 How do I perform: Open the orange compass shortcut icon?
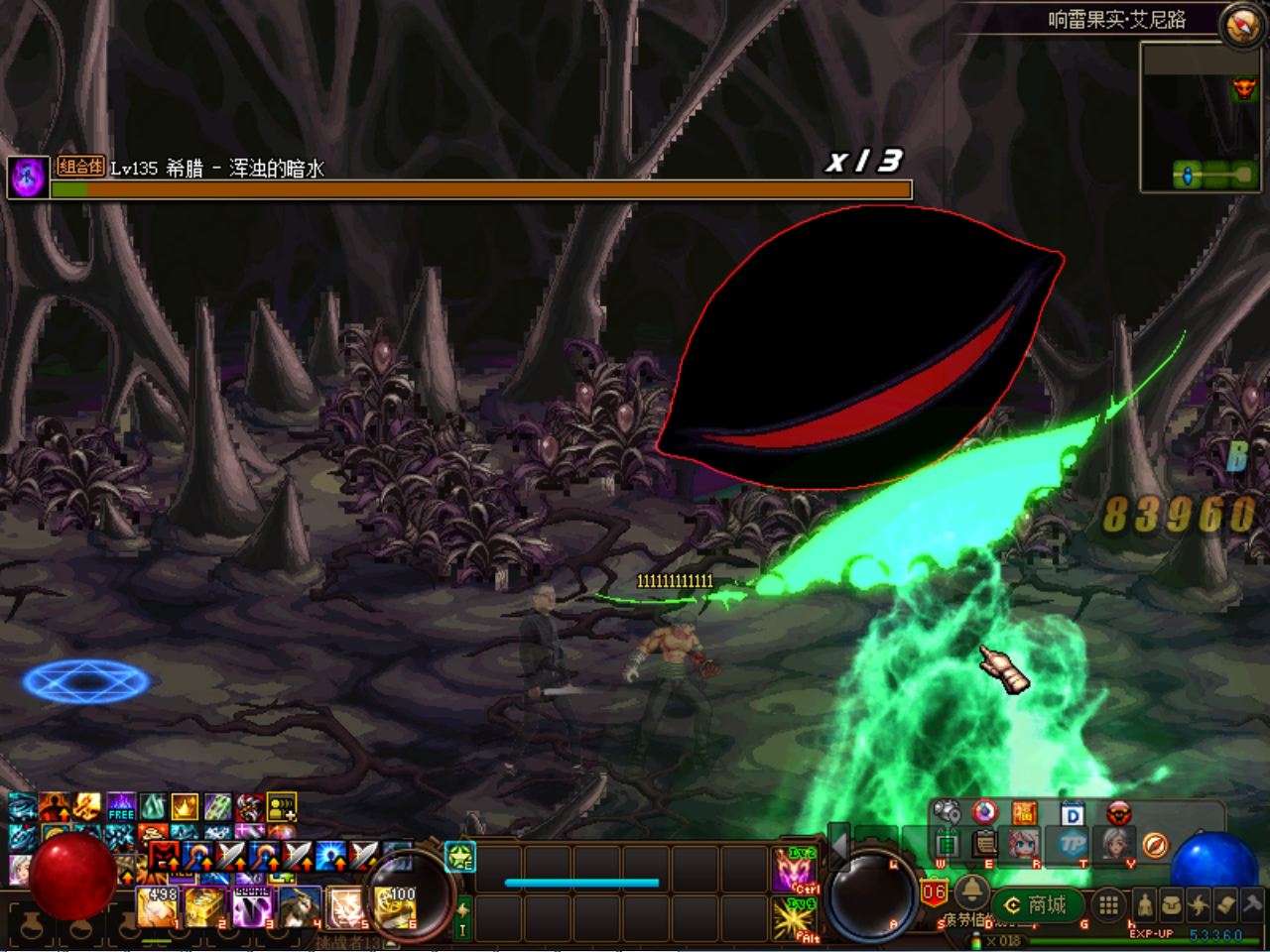click(1155, 845)
